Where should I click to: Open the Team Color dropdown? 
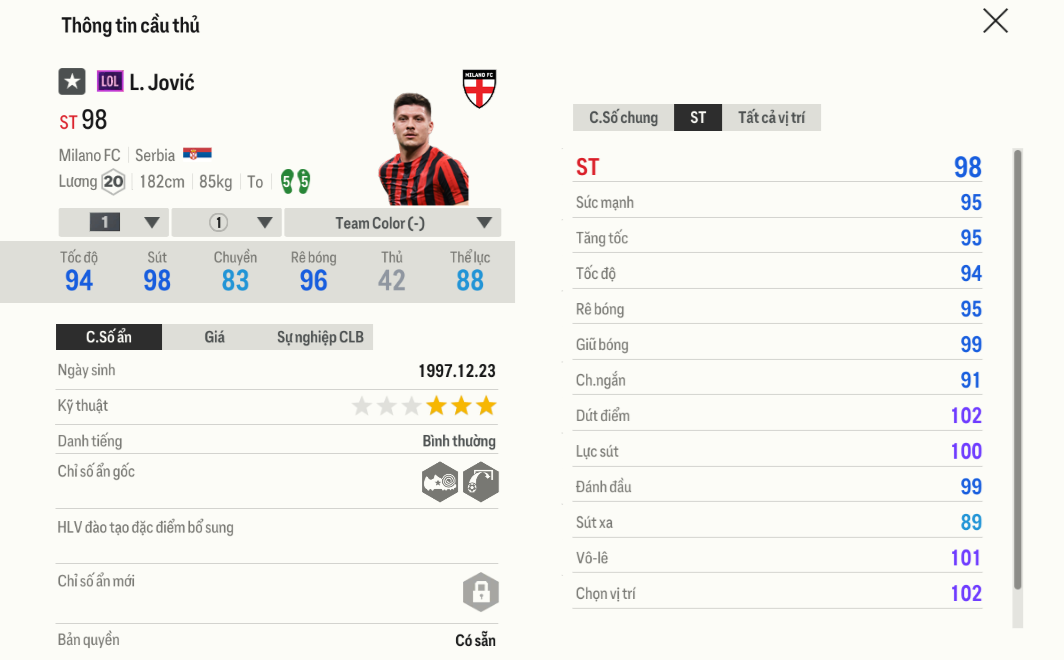click(392, 223)
